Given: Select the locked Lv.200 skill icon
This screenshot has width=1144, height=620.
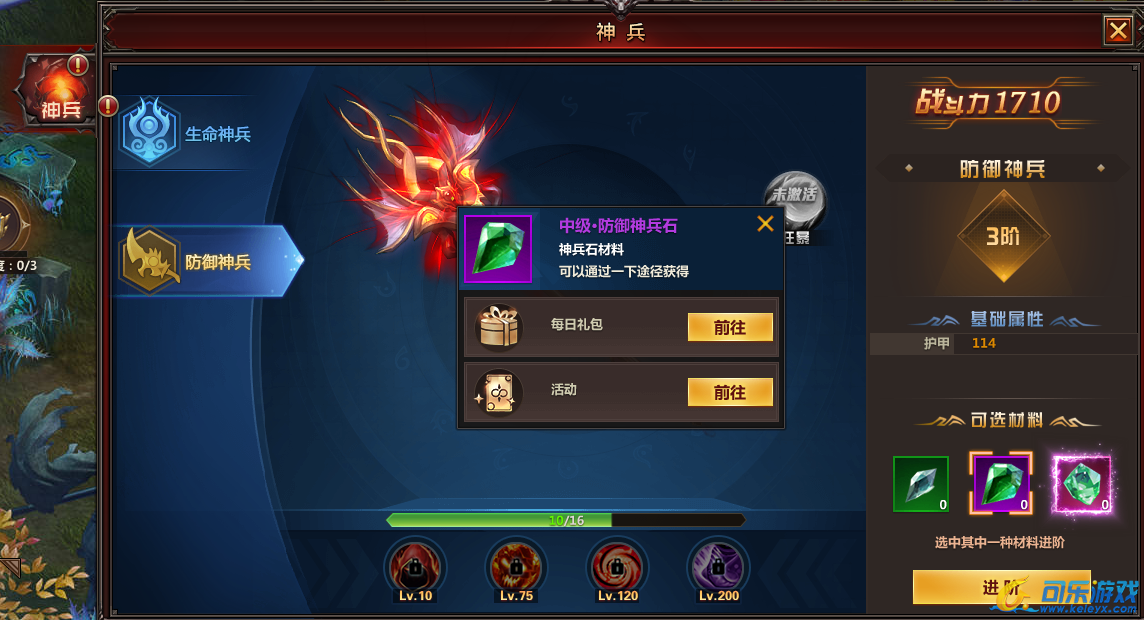Looking at the screenshot, I should pos(718,568).
